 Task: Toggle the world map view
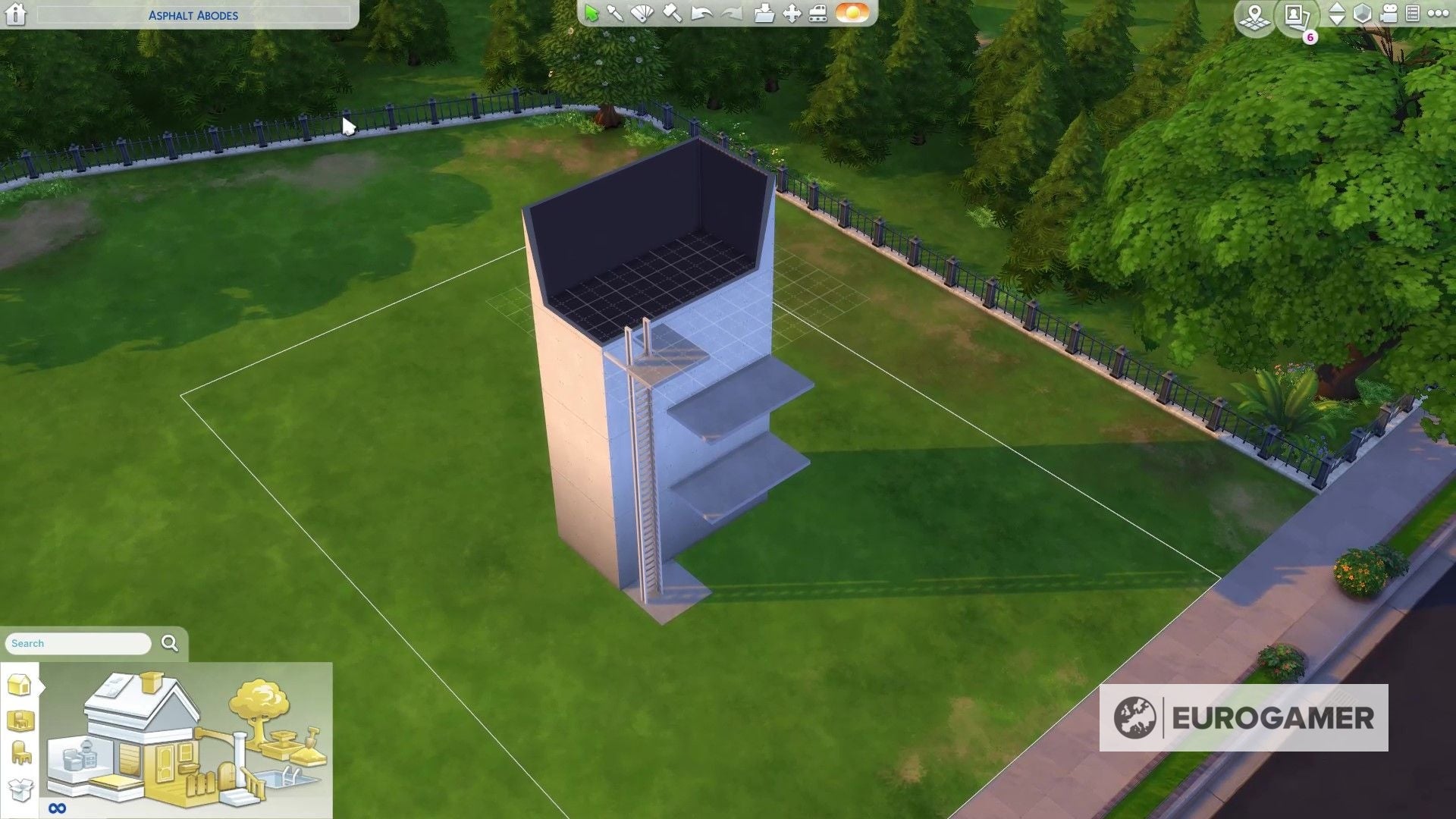click(x=1255, y=17)
